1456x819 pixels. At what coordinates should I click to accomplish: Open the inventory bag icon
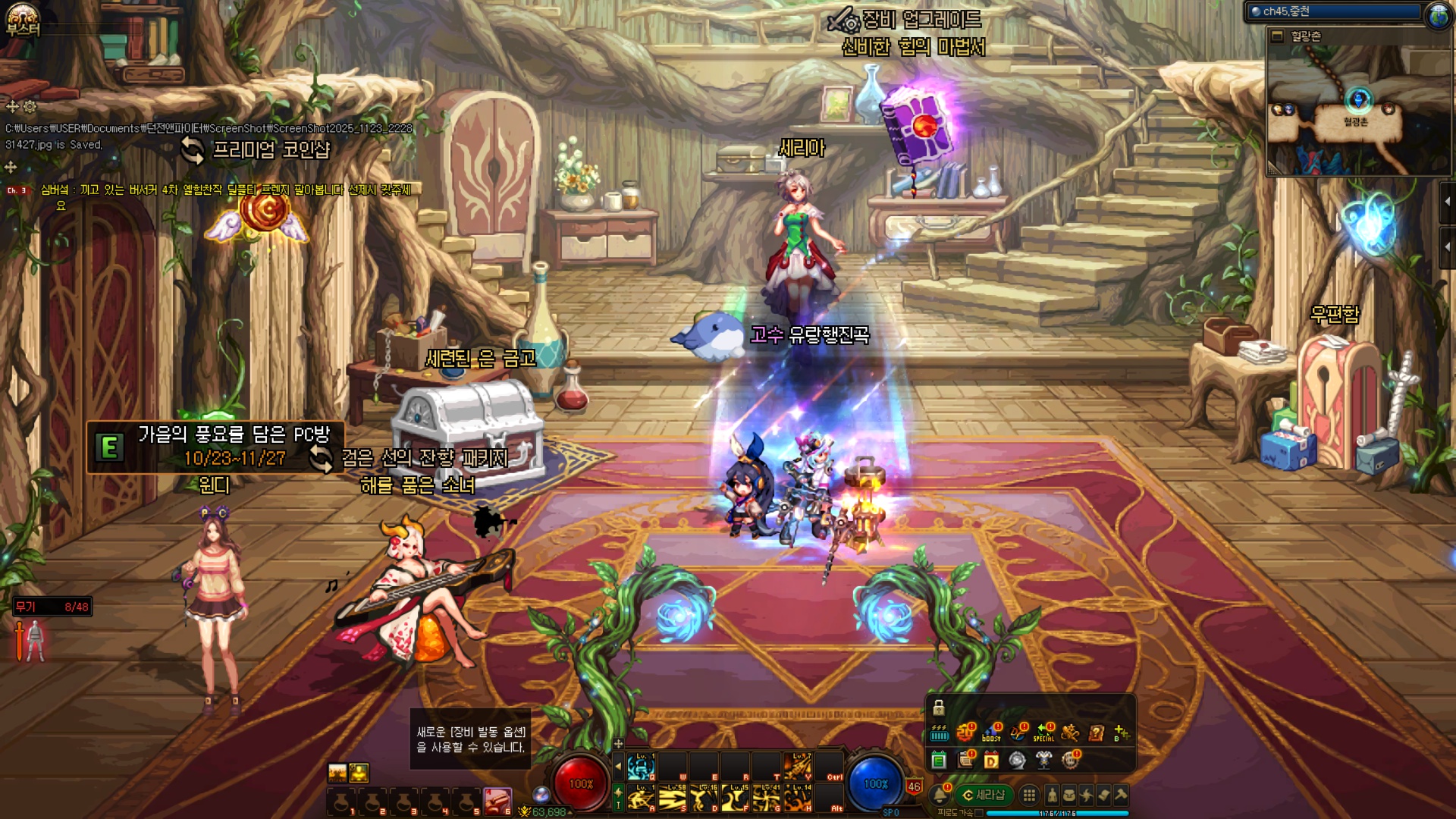(1069, 795)
